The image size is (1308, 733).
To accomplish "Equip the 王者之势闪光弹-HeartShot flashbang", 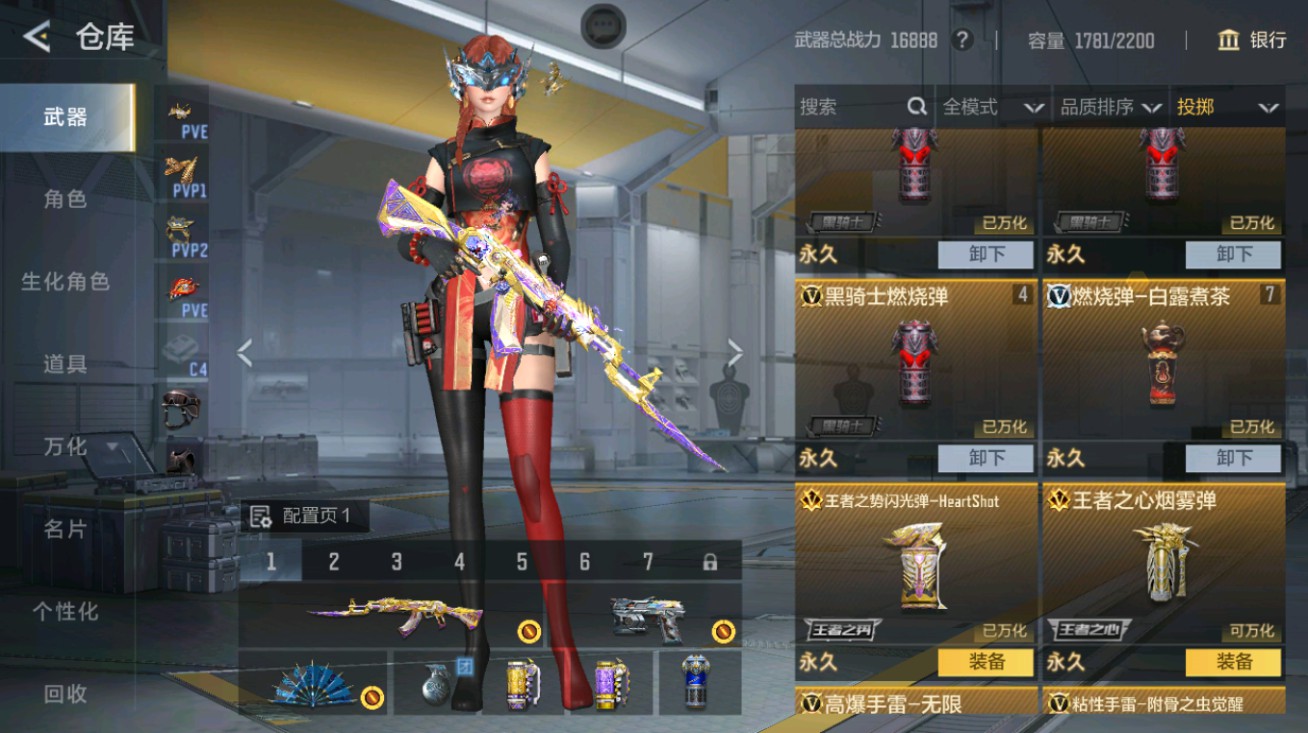I will (986, 662).
